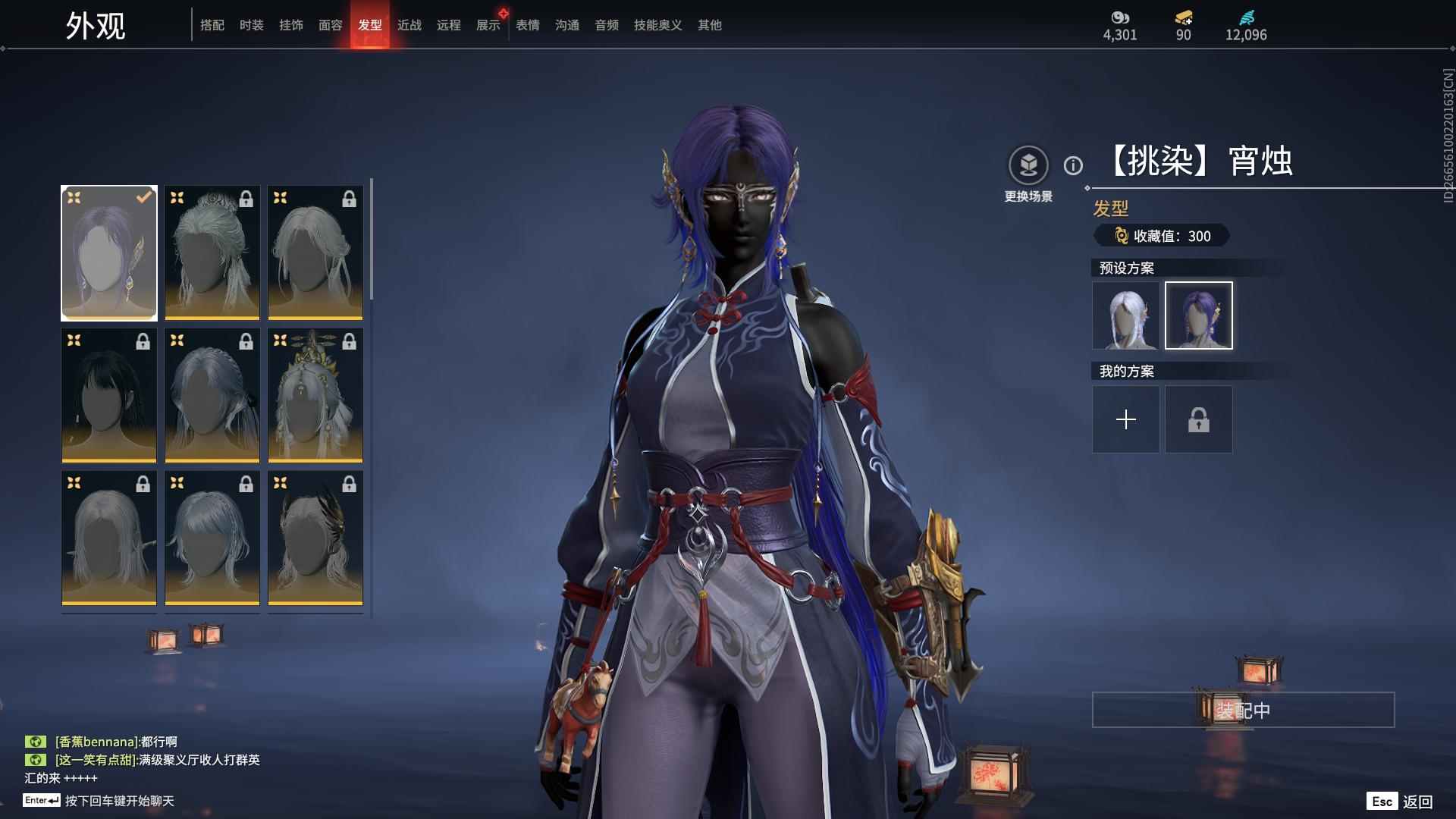The height and width of the screenshot is (819, 1456).
Task: Choose the locked black bob hairstyle
Action: point(109,395)
